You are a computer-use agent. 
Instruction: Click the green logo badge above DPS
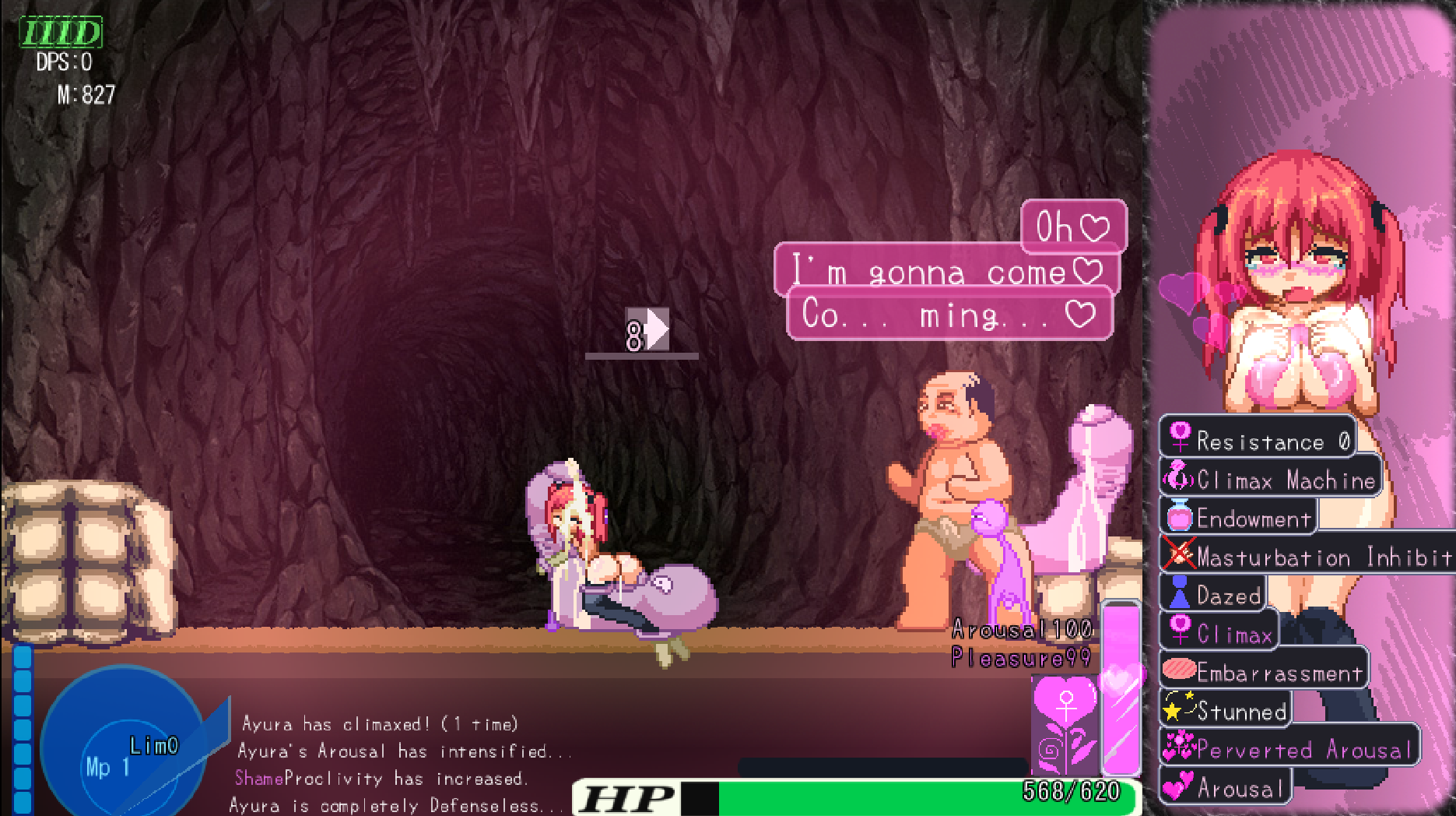tap(61, 33)
